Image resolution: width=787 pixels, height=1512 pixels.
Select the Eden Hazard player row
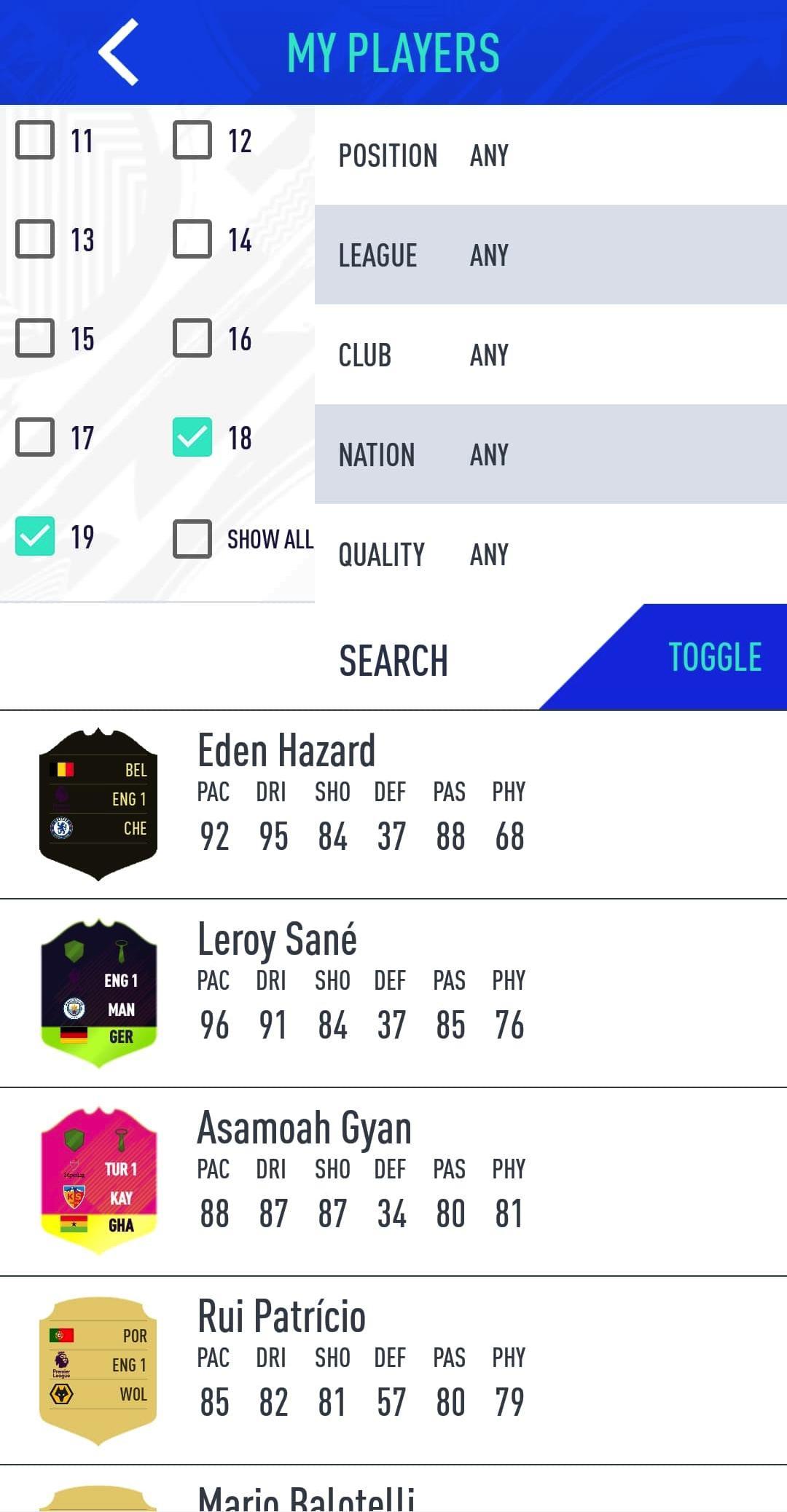click(393, 805)
